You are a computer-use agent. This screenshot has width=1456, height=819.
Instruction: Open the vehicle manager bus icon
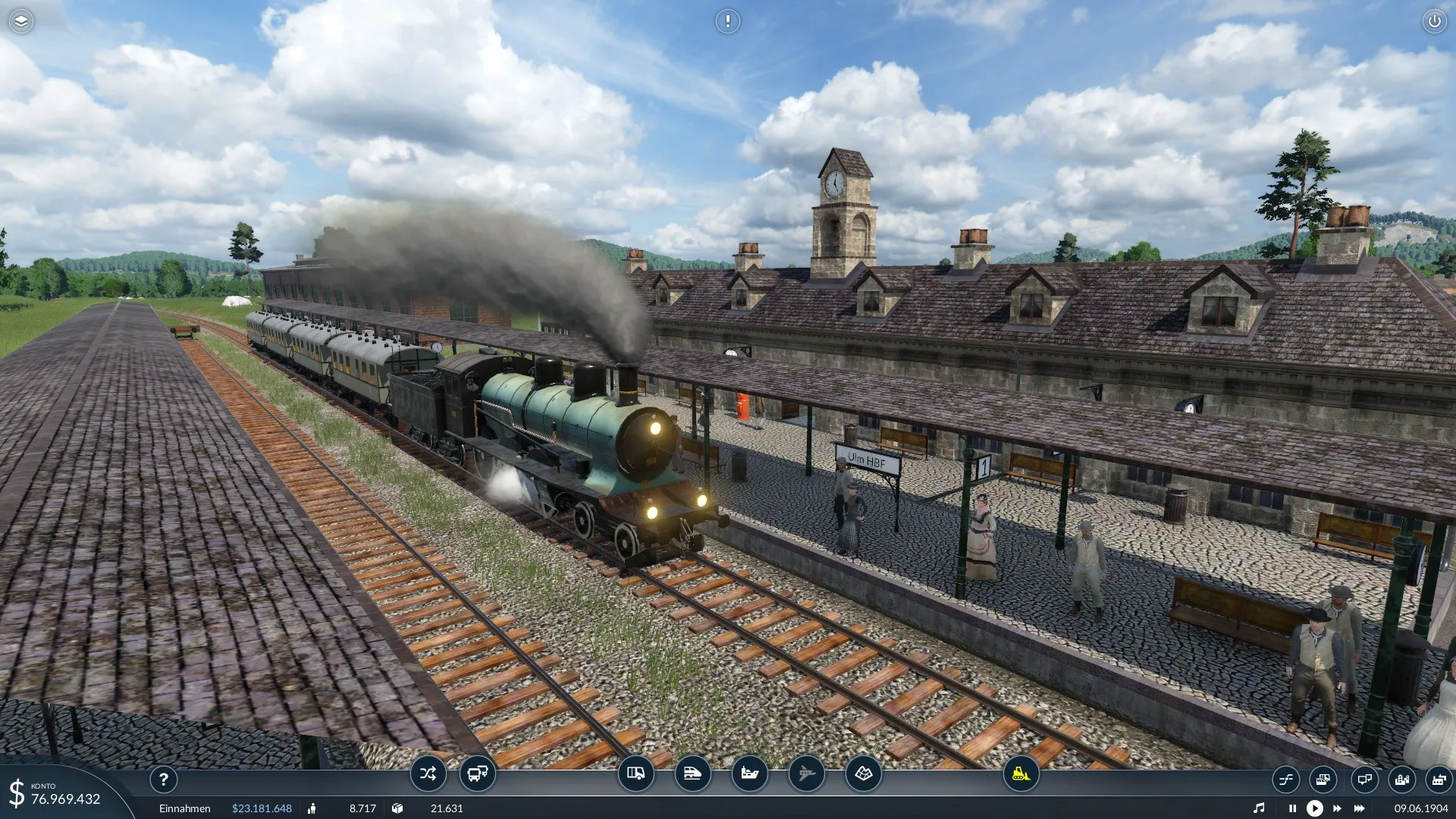(477, 774)
